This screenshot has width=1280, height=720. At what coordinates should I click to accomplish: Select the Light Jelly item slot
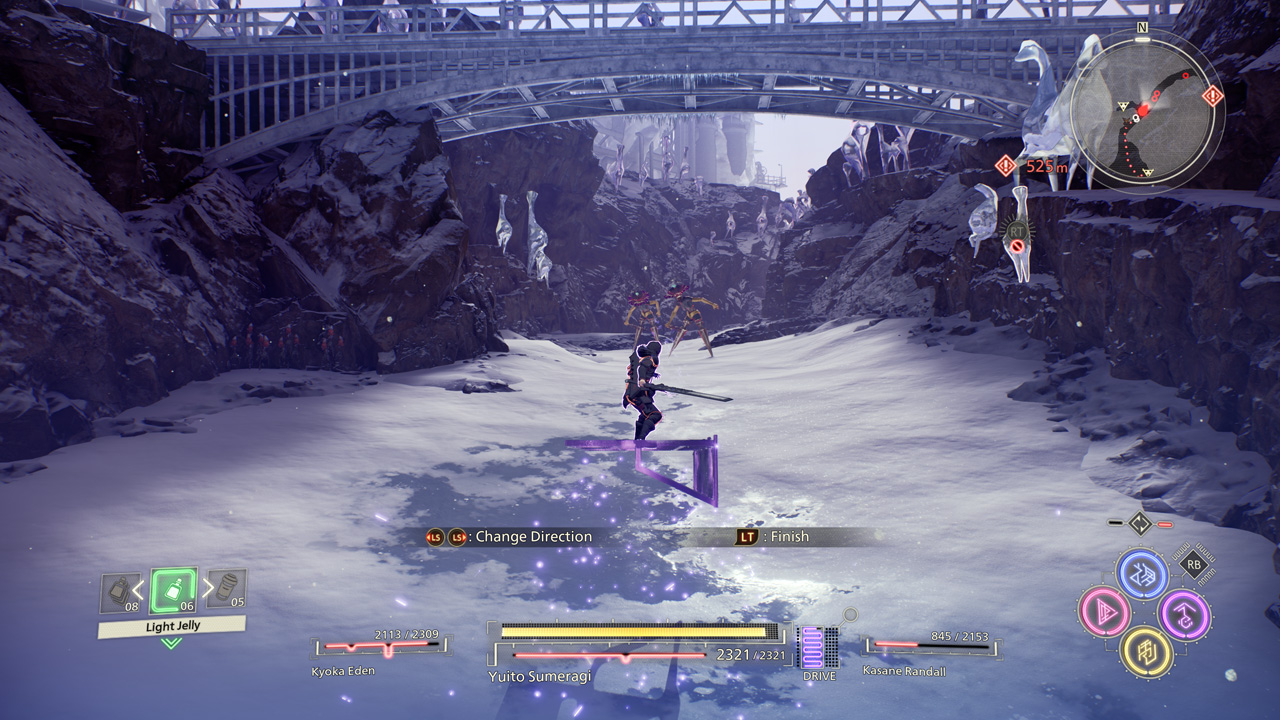click(172, 591)
